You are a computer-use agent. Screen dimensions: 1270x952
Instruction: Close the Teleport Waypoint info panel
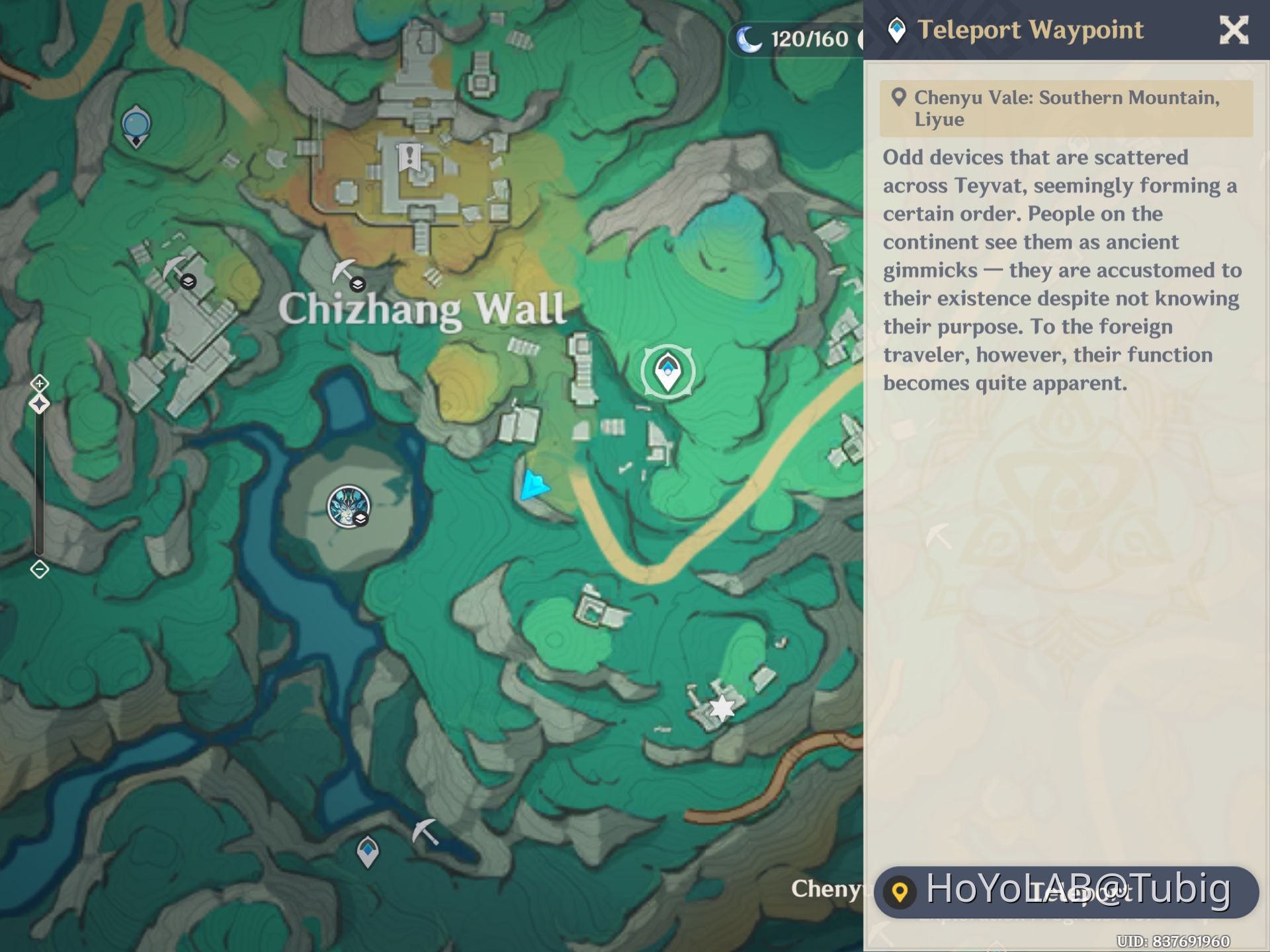[1234, 30]
